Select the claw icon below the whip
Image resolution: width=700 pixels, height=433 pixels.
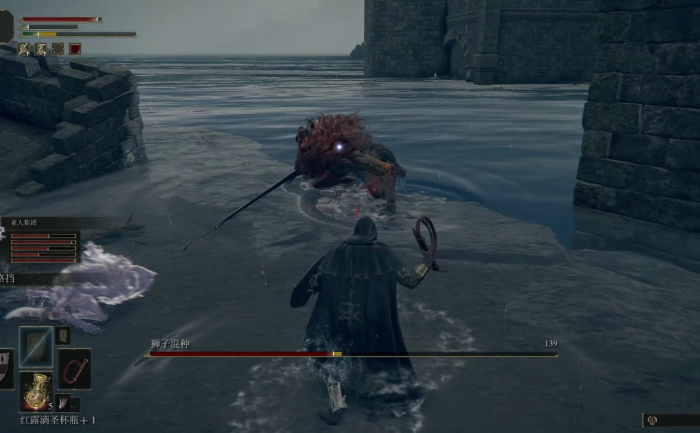click(x=63, y=402)
